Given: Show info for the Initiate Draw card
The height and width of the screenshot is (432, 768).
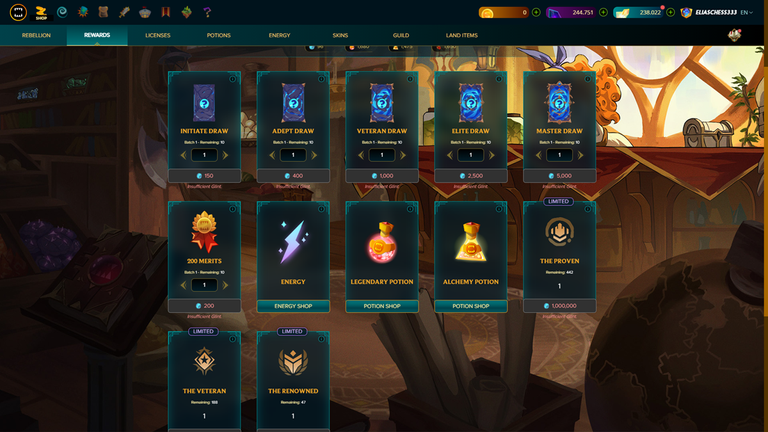Looking at the screenshot, I should coord(232,79).
